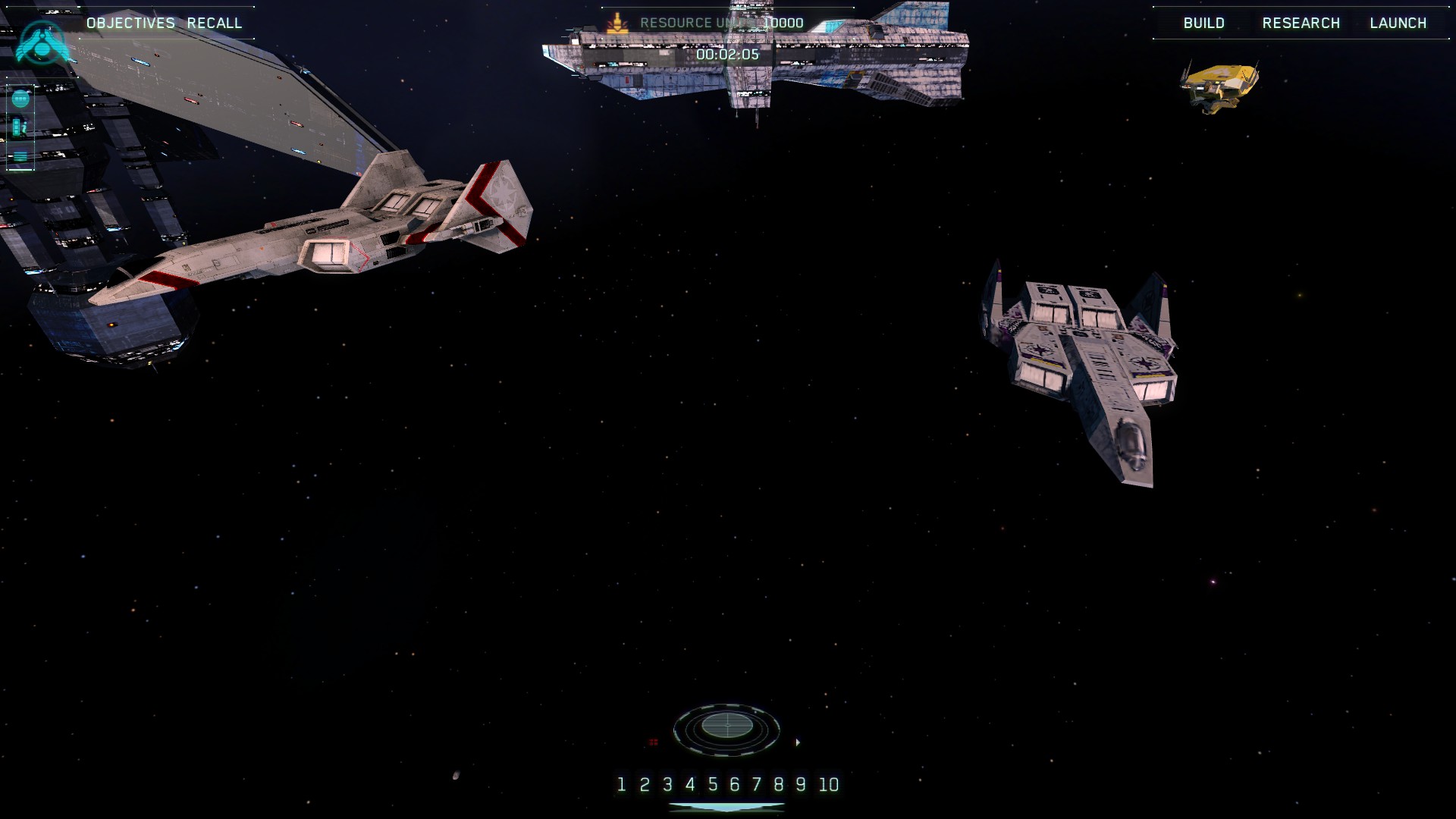Screen dimensions: 1456x819
Task: Open the chat bubble icon
Action: (x=20, y=99)
